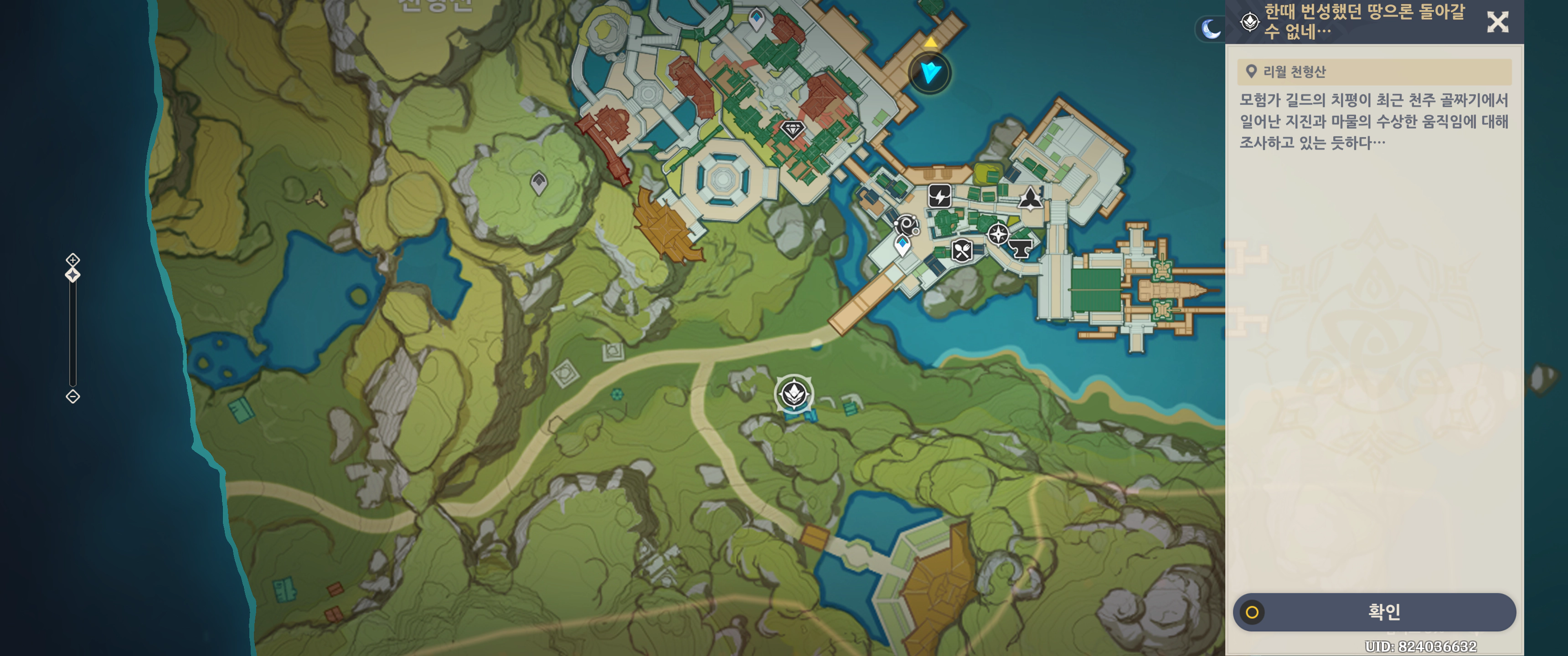The width and height of the screenshot is (1568, 656).
Task: Select the three-leaf souvenir shop marker
Action: pos(1029,198)
